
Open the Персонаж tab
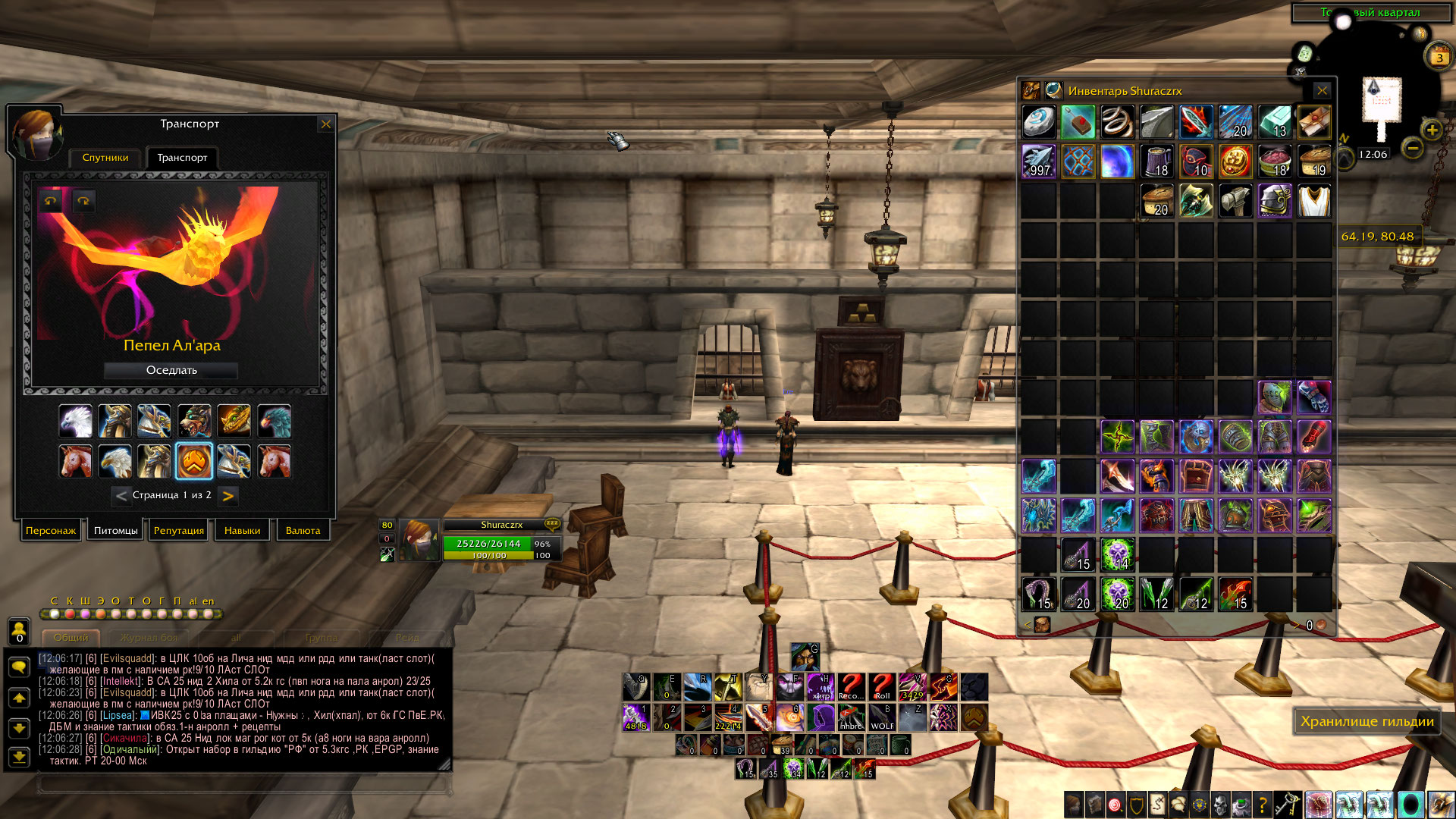[51, 531]
